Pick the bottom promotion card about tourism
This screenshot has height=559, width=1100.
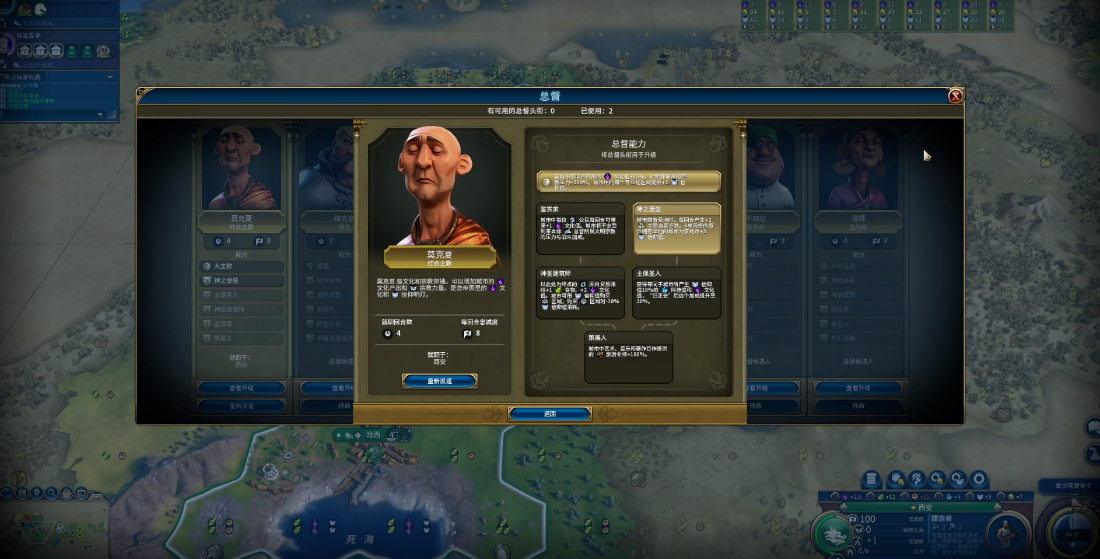(x=629, y=357)
